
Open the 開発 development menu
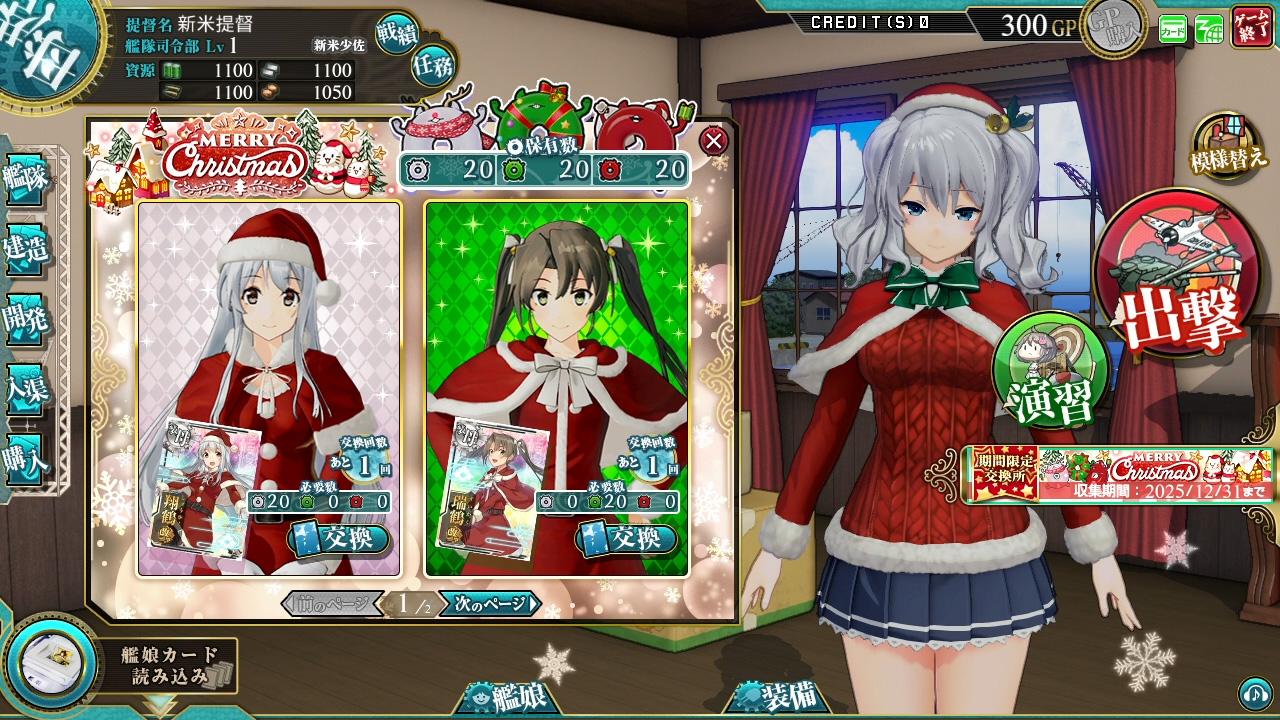click(x=25, y=319)
